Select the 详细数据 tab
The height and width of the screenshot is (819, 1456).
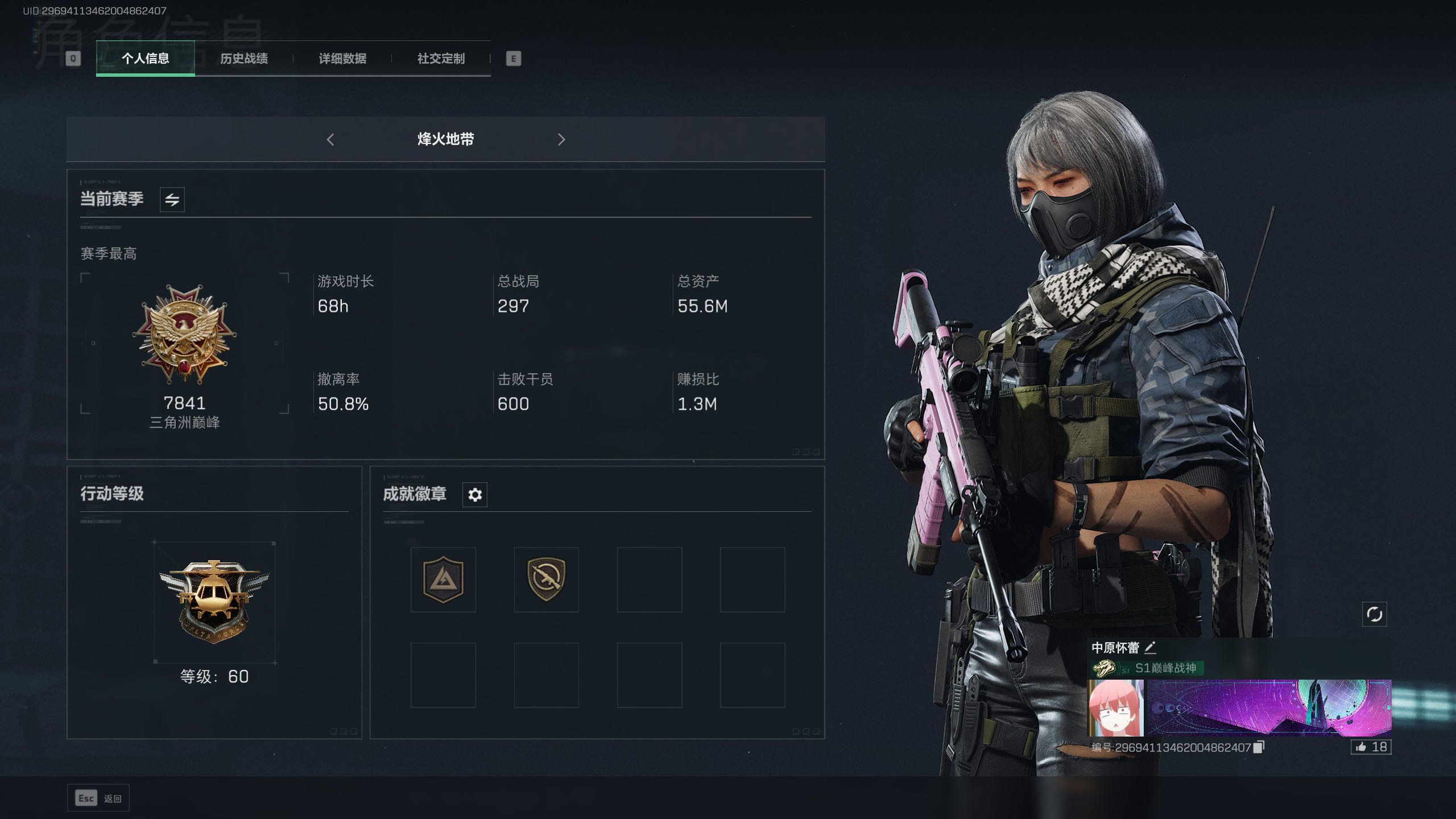(x=342, y=59)
